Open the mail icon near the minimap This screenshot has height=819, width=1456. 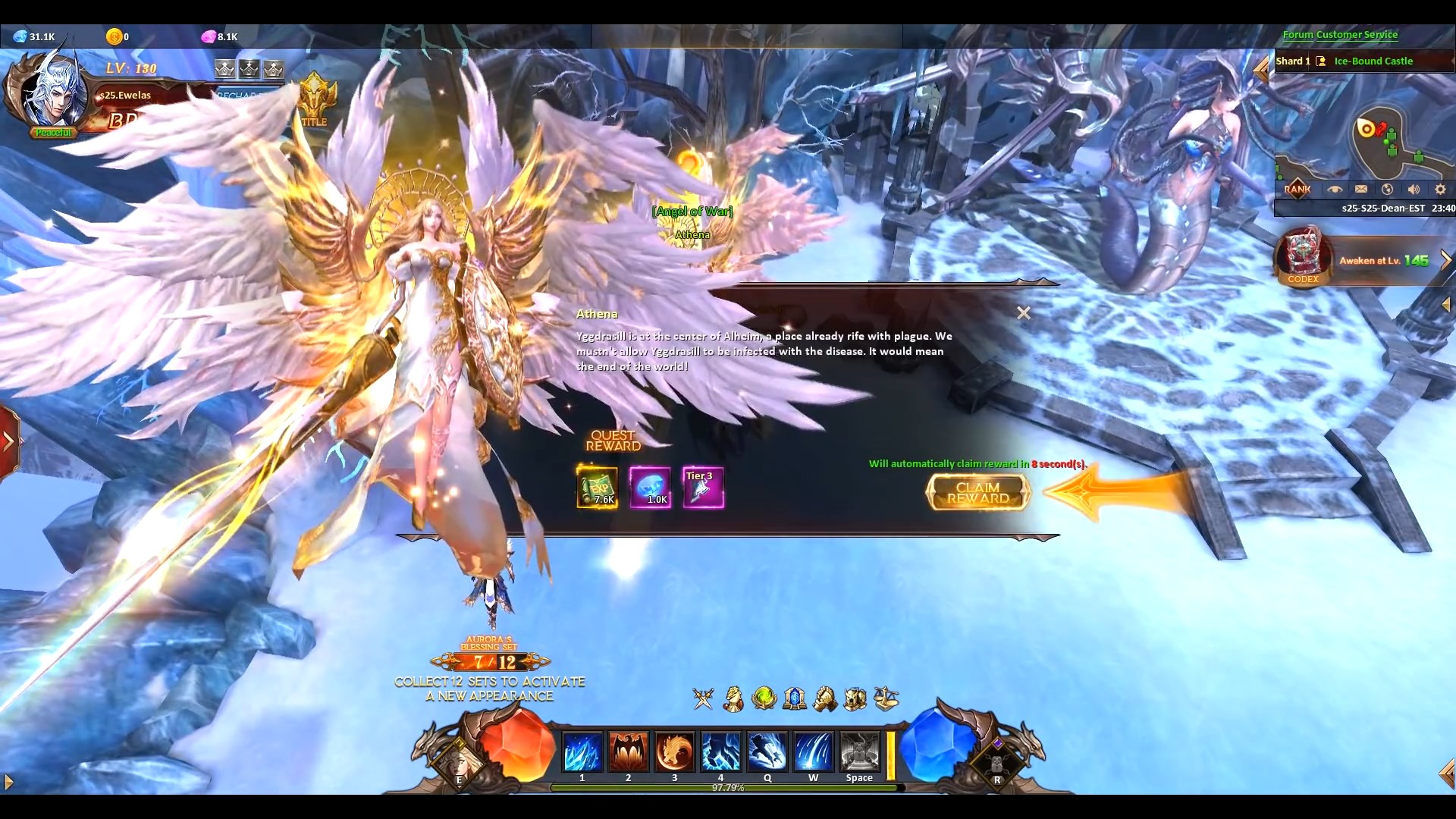tap(1363, 190)
